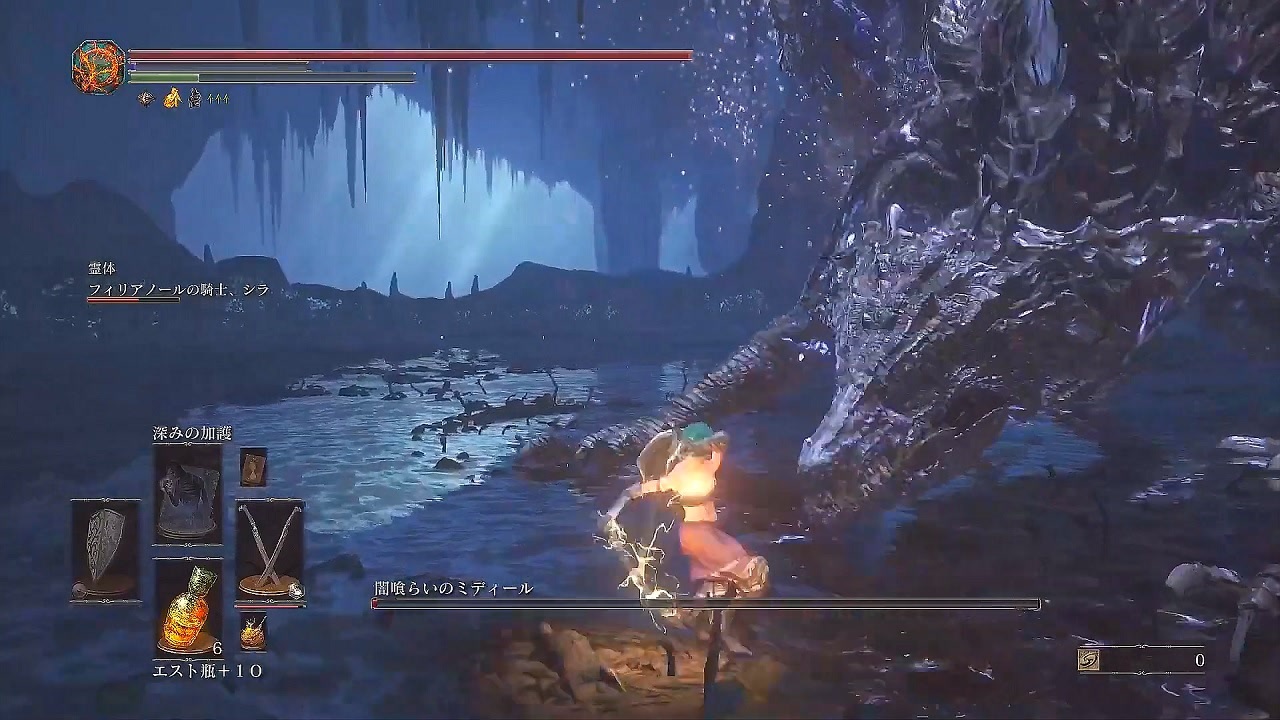Screen dimensions: 1280x720
Task: Select the triple-arrow stat boost buff icon
Action: pyautogui.click(x=218, y=98)
